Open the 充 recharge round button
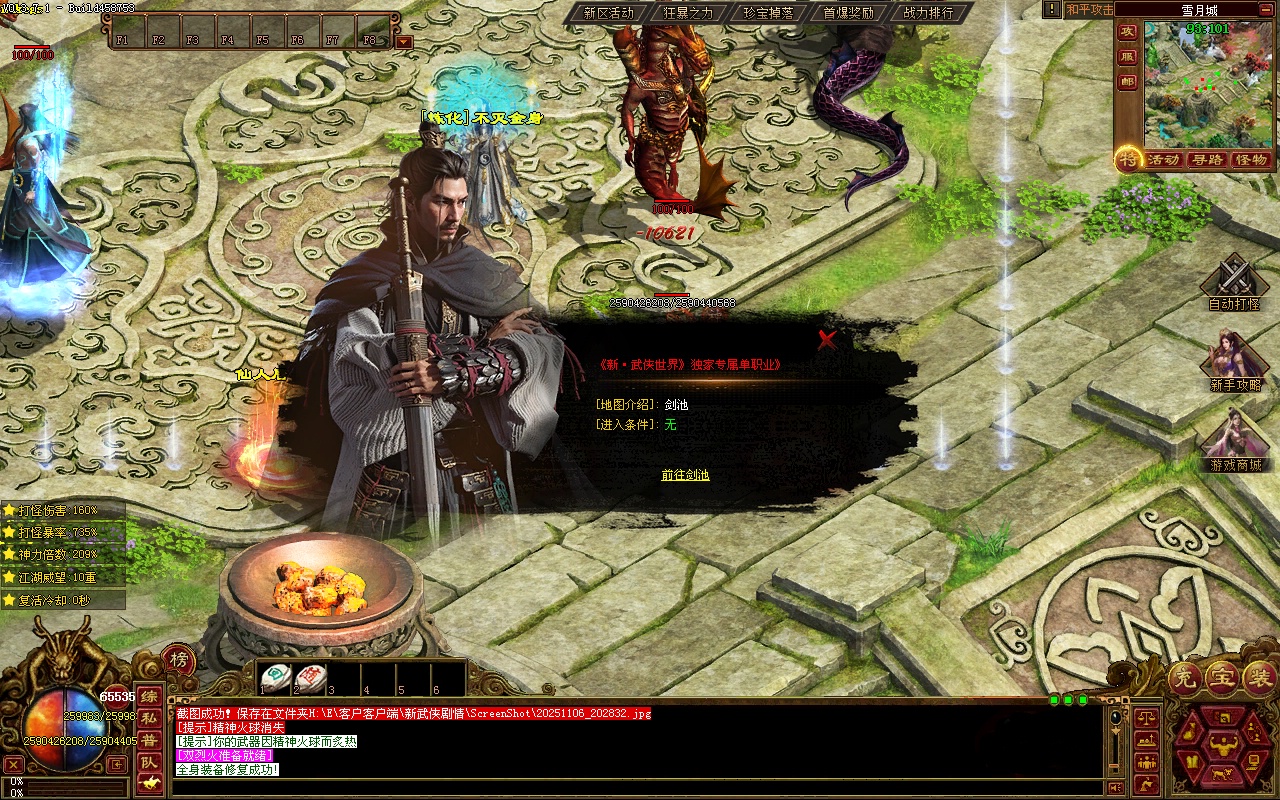This screenshot has width=1280, height=800. click(x=1185, y=679)
